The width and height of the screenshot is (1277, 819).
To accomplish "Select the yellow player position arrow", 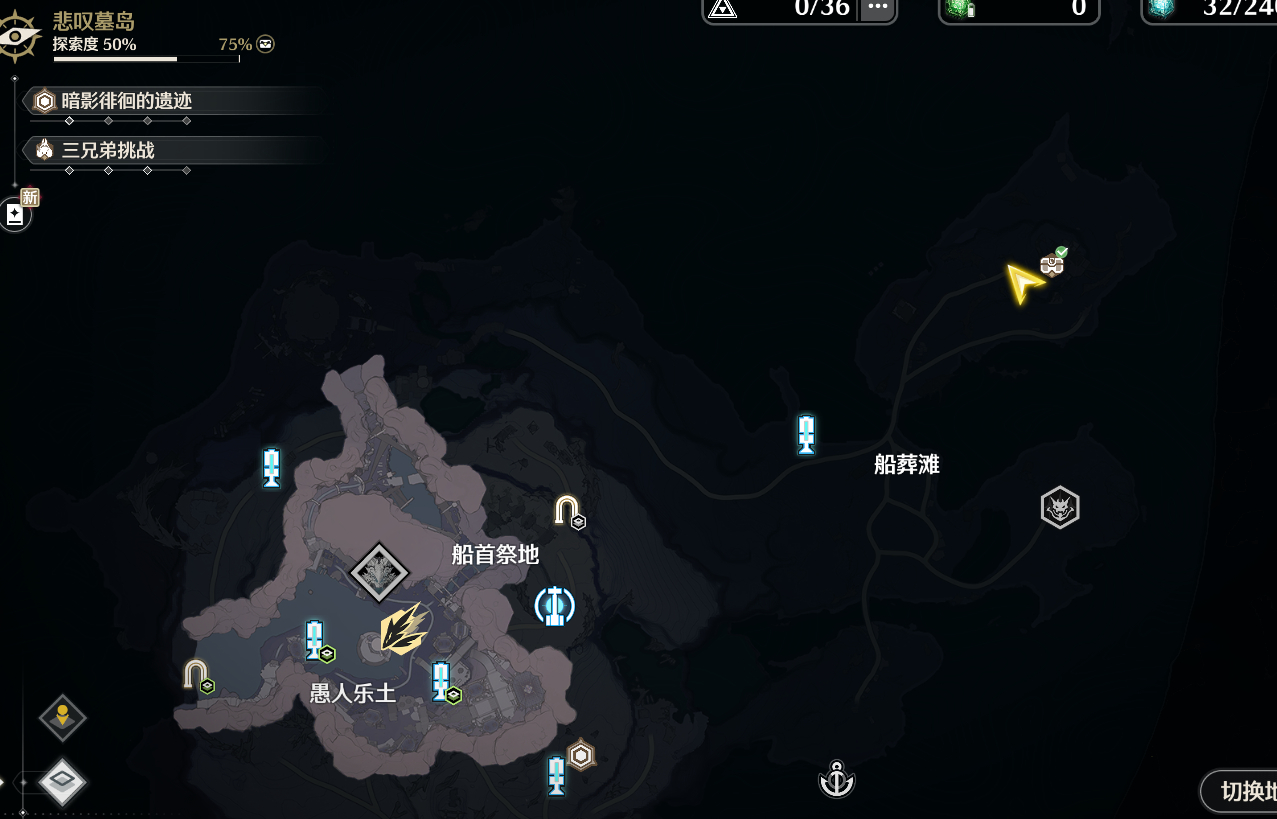I will pos(1023,283).
